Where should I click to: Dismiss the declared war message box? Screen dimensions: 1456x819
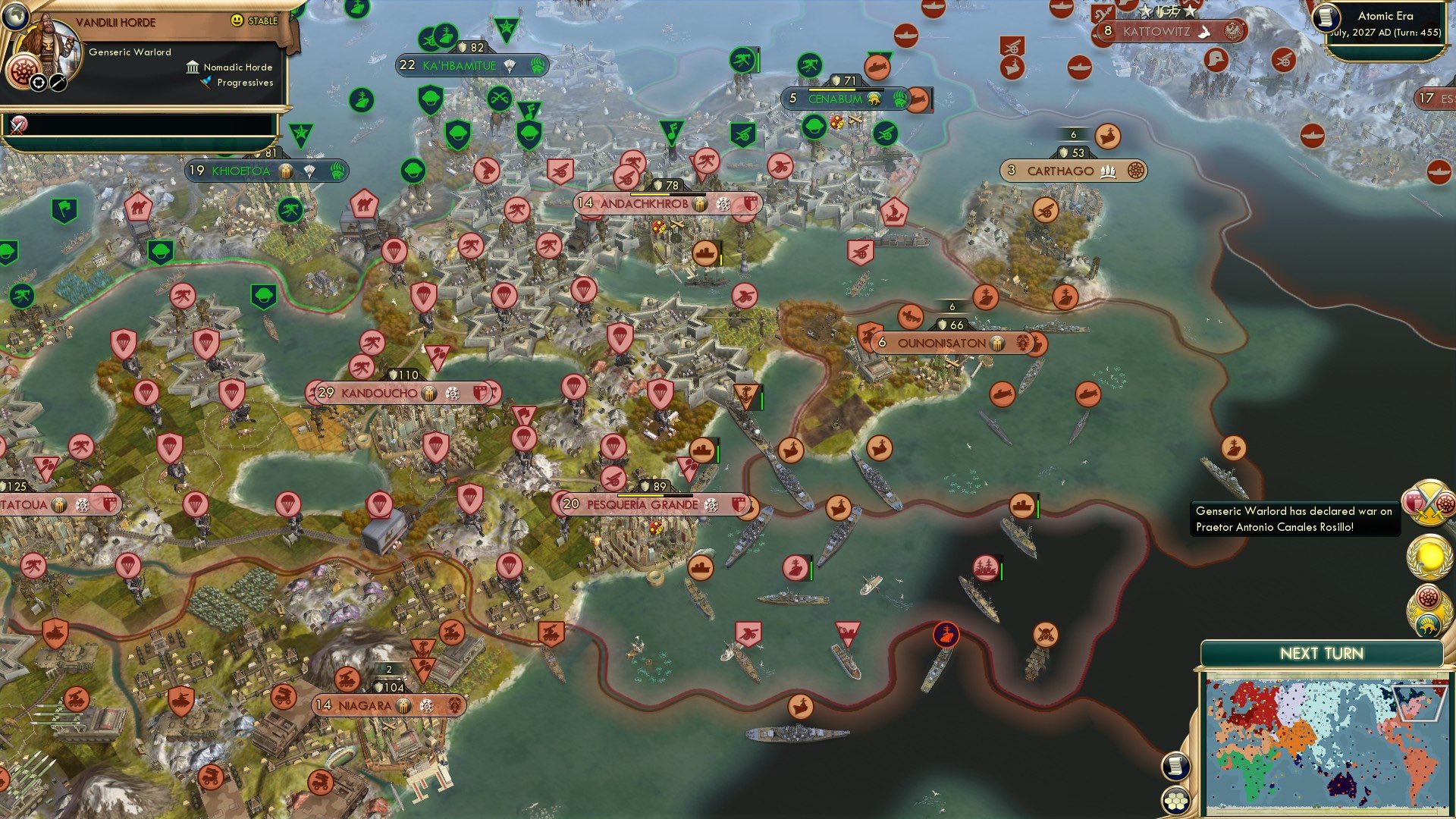click(x=1294, y=519)
